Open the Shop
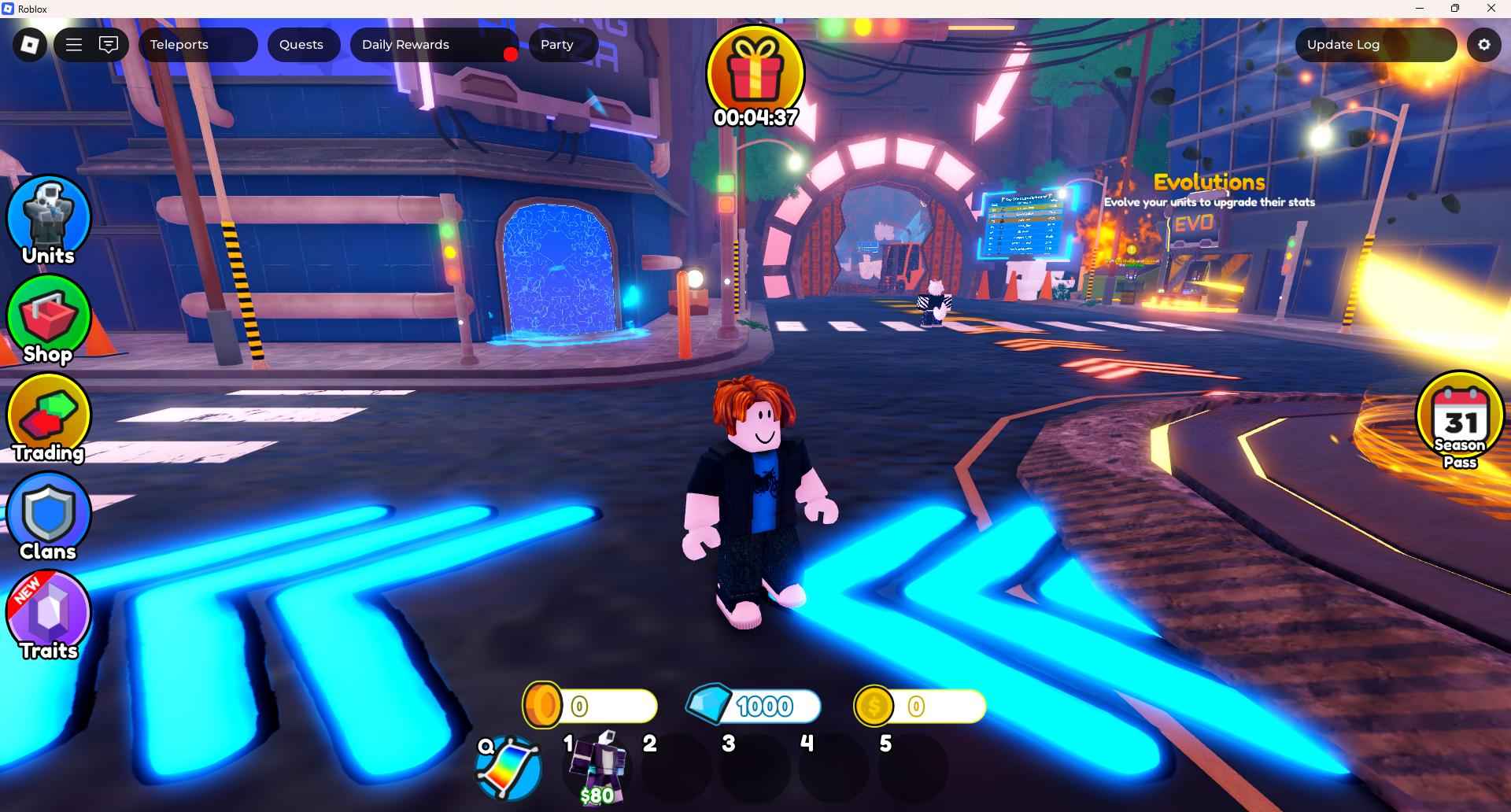Image resolution: width=1511 pixels, height=812 pixels. pyautogui.click(x=49, y=319)
